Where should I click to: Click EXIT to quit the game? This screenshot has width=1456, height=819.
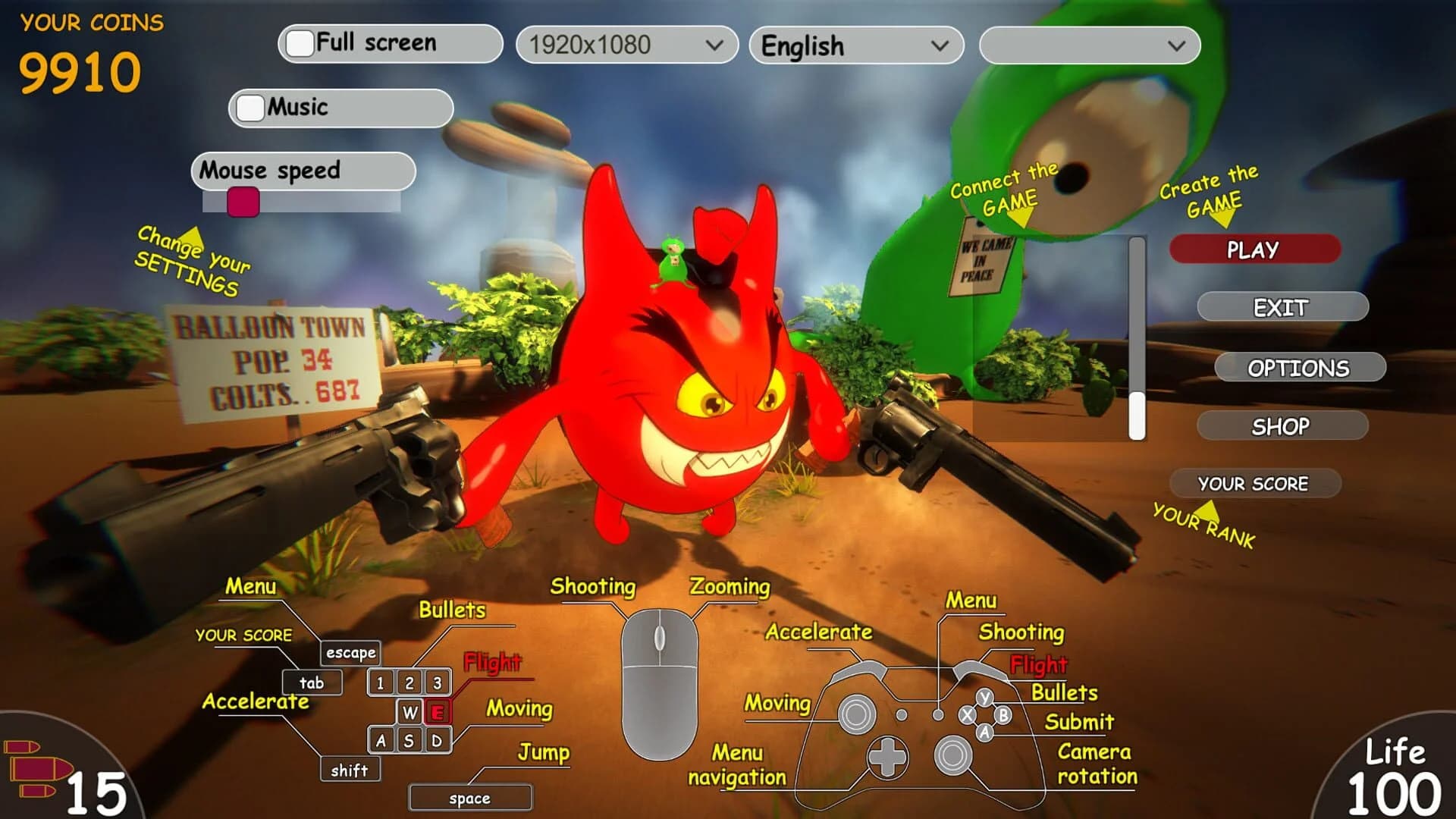click(x=1282, y=308)
